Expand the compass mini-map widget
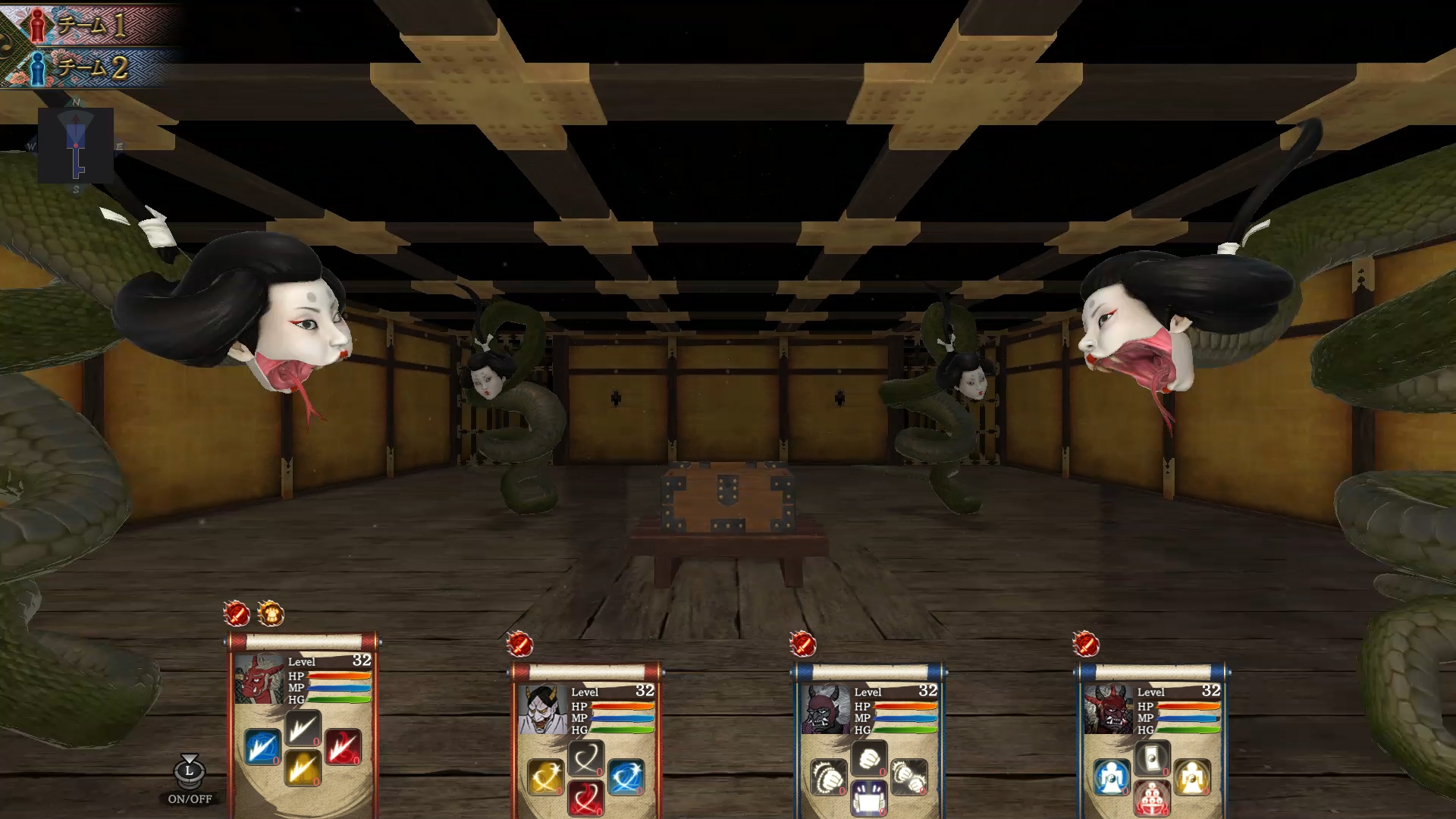 [x=76, y=144]
